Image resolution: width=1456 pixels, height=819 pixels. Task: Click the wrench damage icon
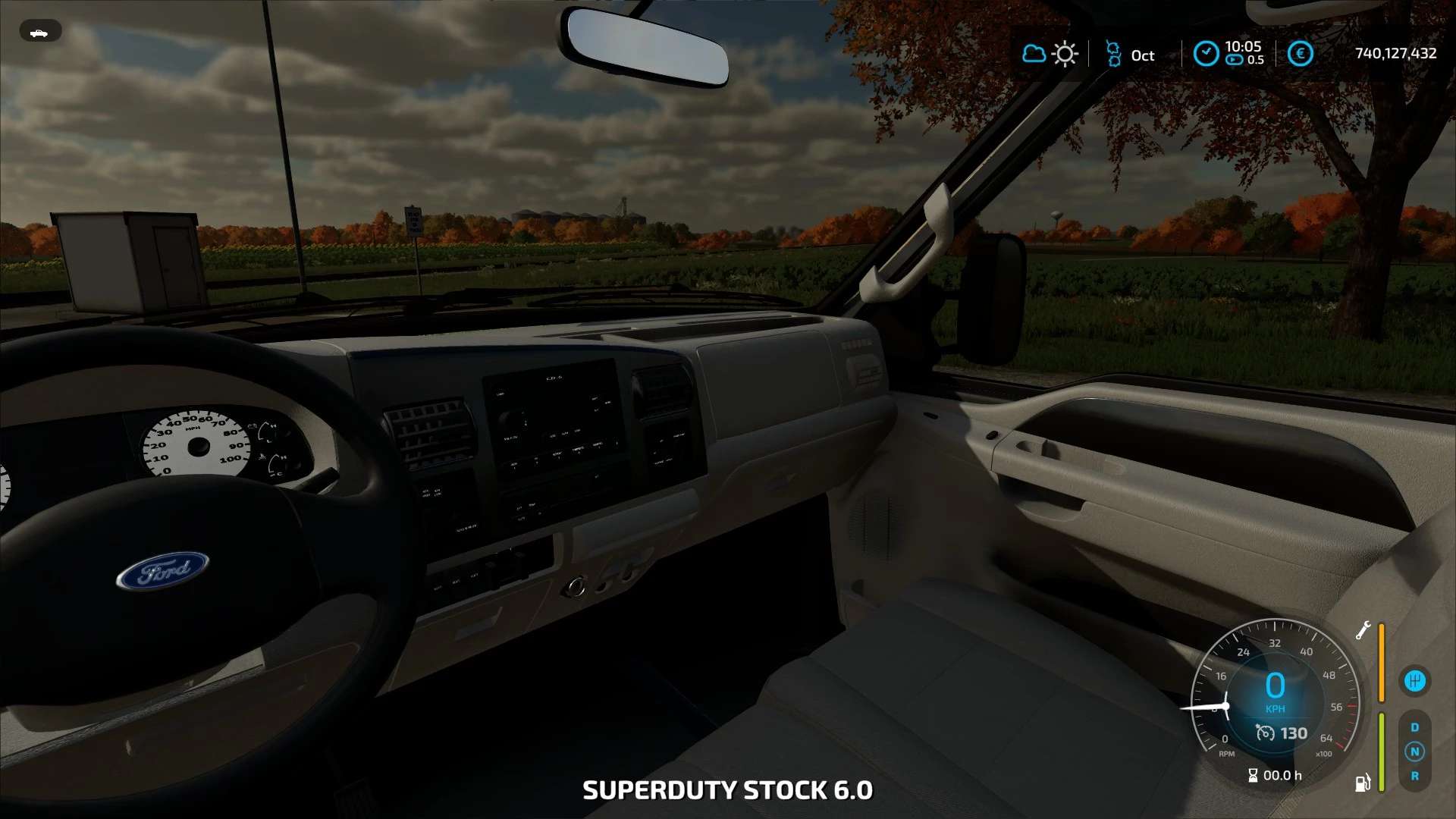tap(1363, 630)
